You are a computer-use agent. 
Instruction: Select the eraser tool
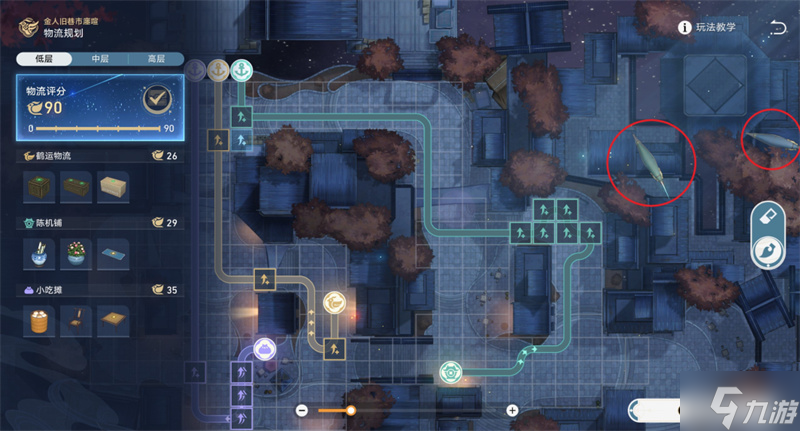pyautogui.click(x=770, y=214)
